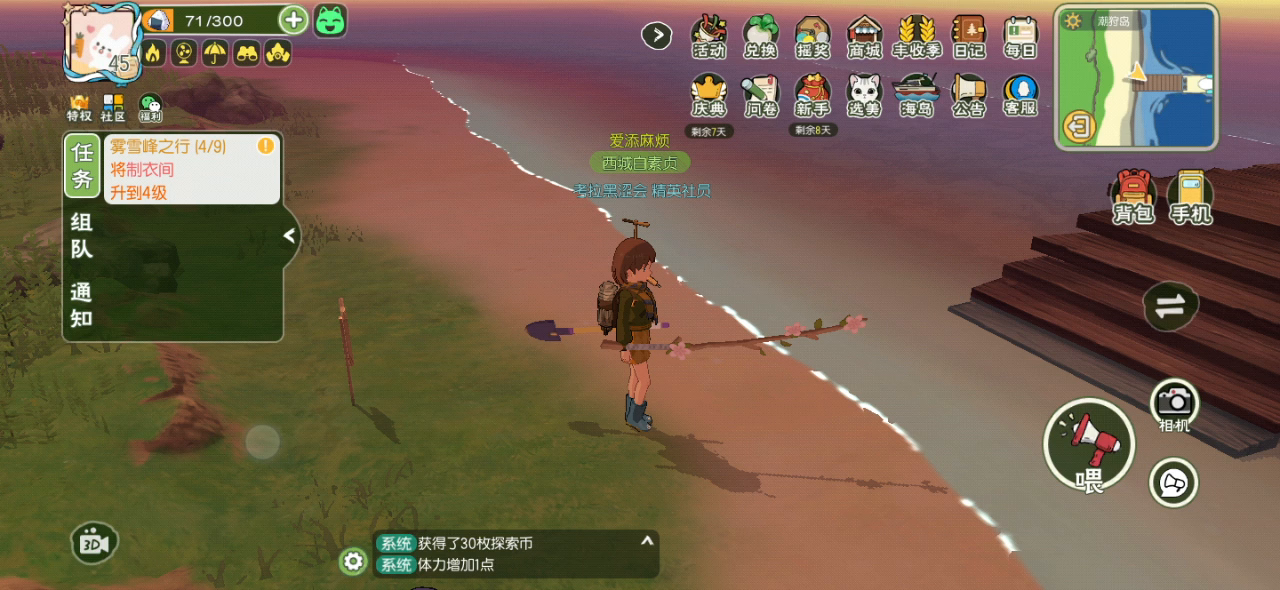
Task: Switch to the 通知 notifications tab
Action: pos(82,305)
